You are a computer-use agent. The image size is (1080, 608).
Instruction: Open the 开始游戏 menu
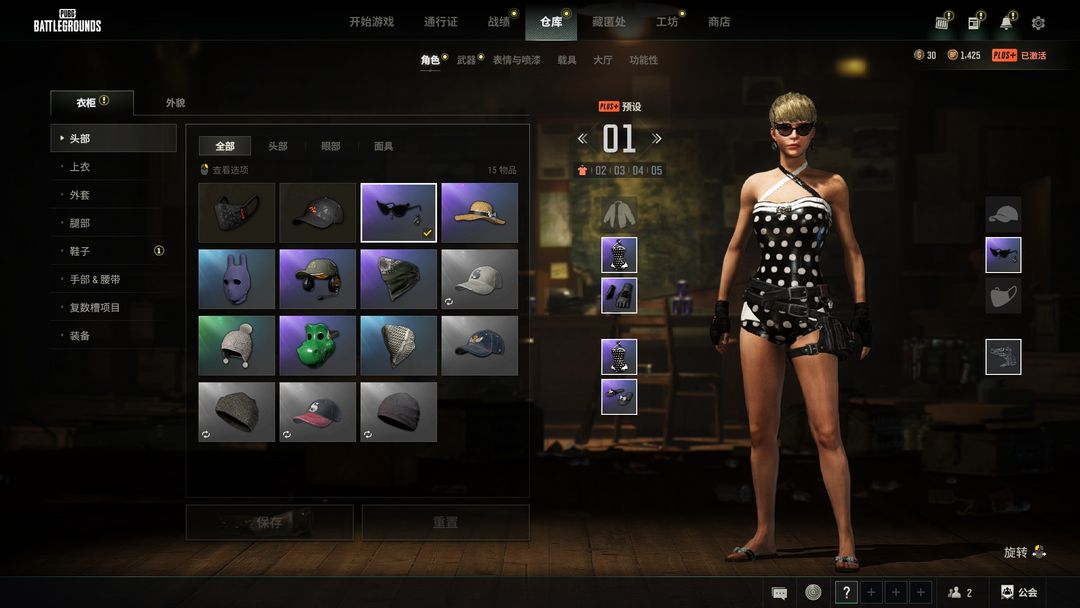point(371,22)
